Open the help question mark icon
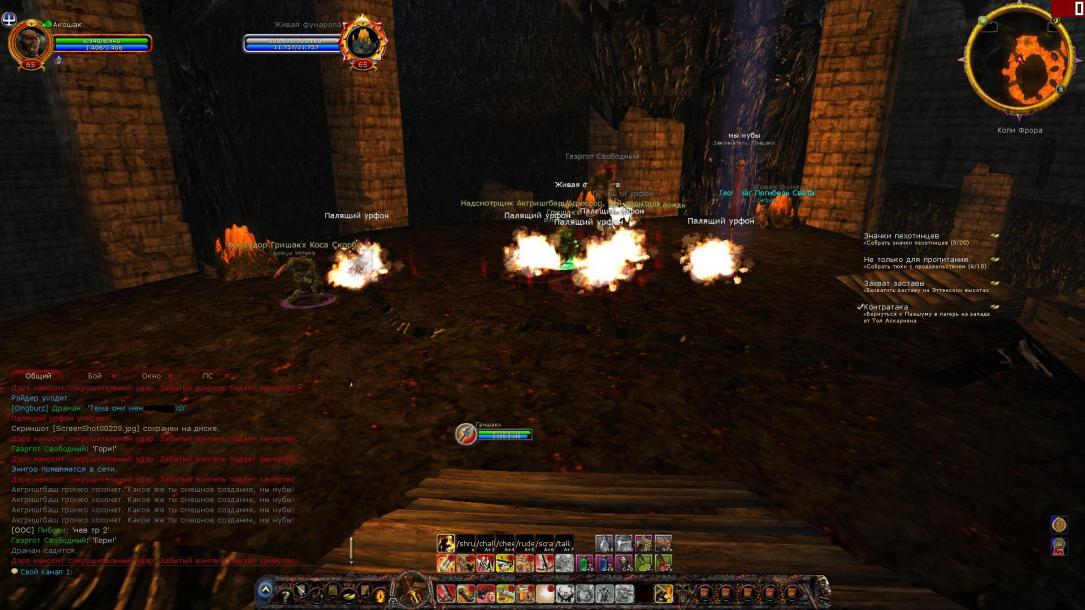The width and height of the screenshot is (1085, 610). 284,595
